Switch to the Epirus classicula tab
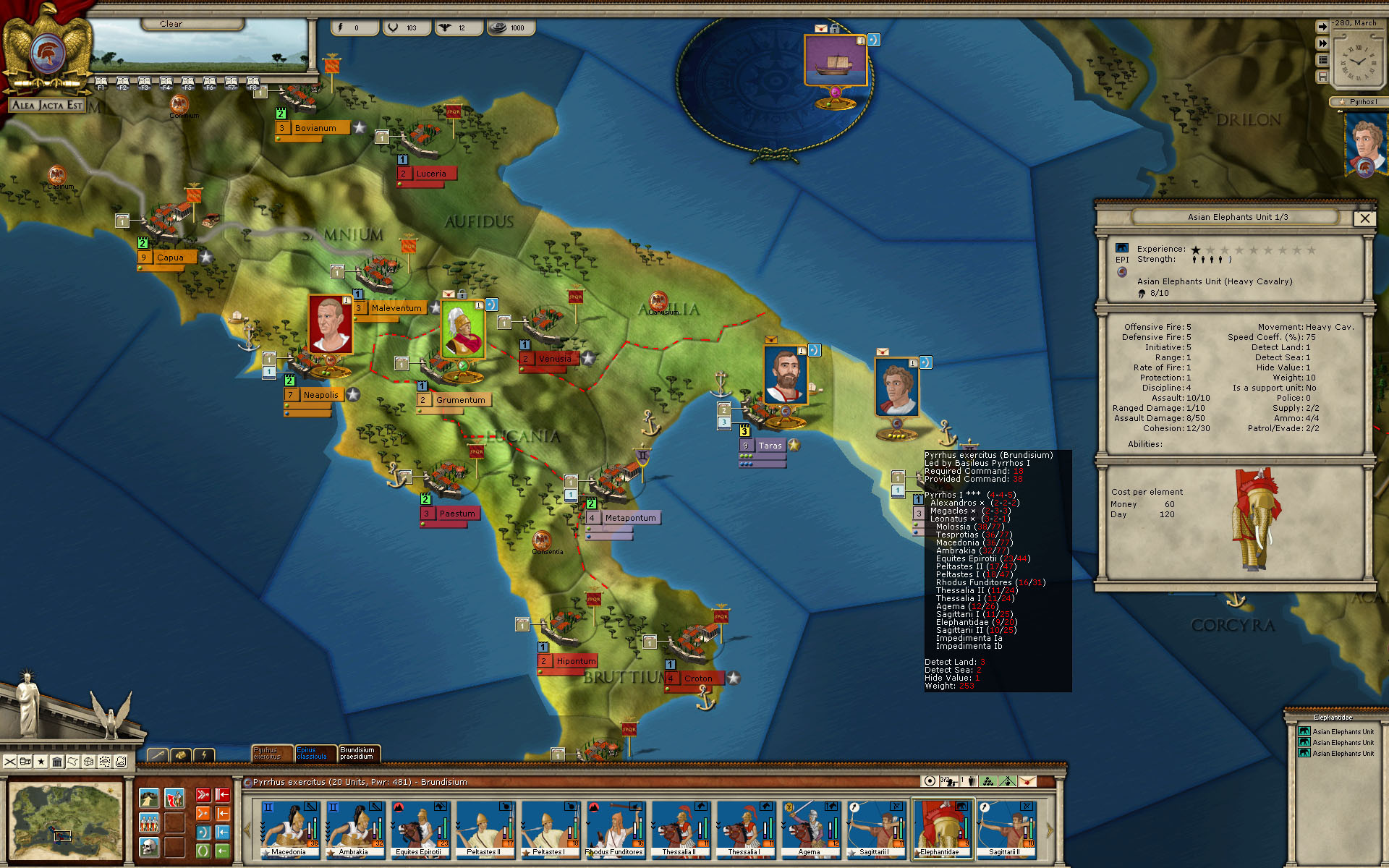Viewport: 1389px width, 868px height. pos(315,754)
